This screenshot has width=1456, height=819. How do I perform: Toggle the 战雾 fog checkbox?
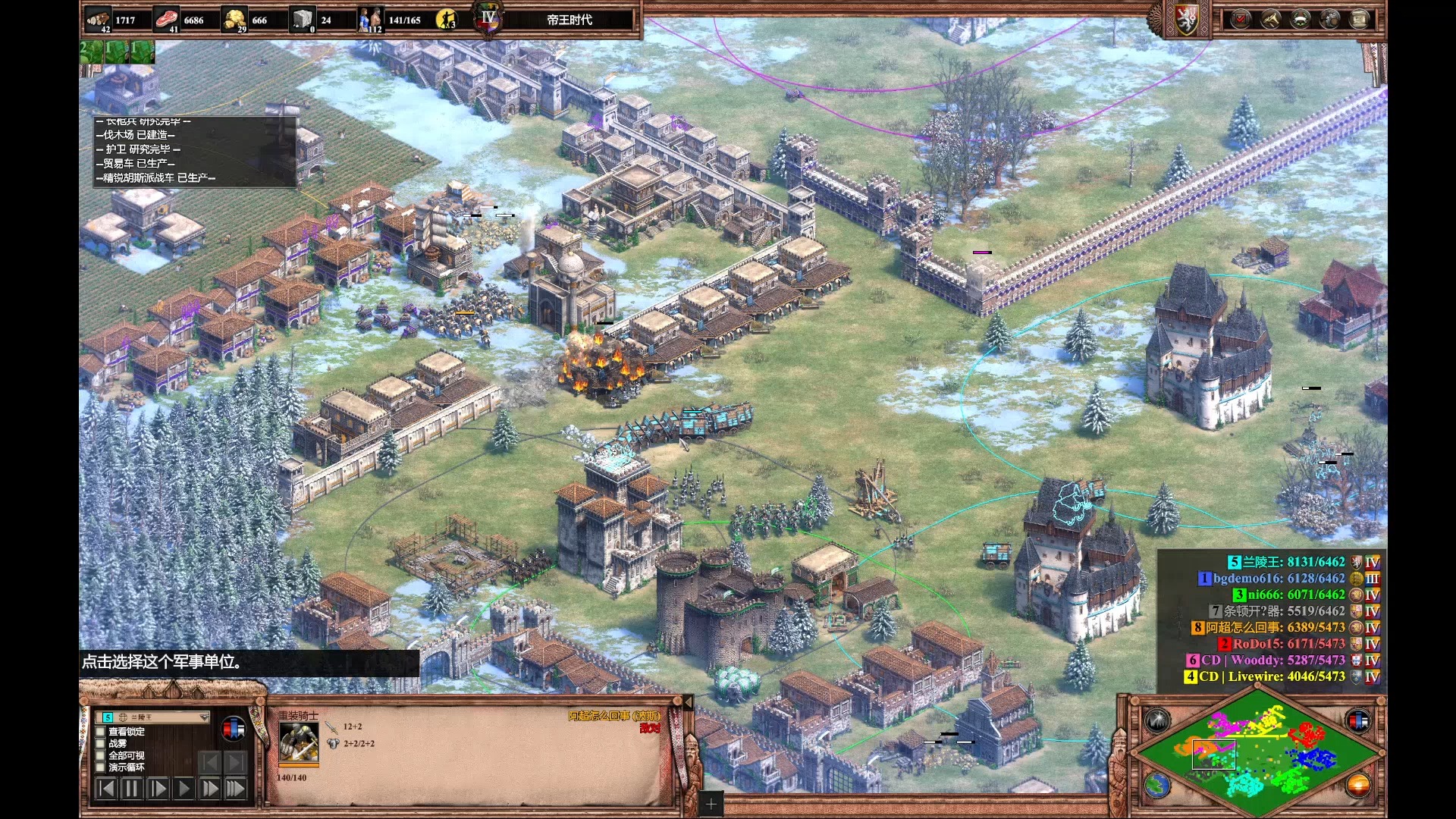[100, 744]
